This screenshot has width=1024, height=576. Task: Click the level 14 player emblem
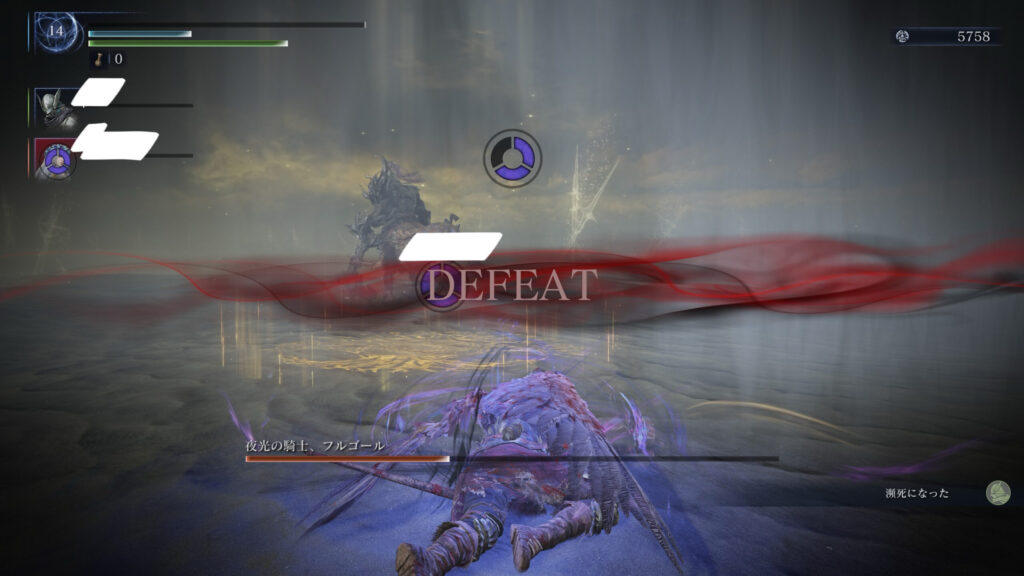click(x=56, y=33)
